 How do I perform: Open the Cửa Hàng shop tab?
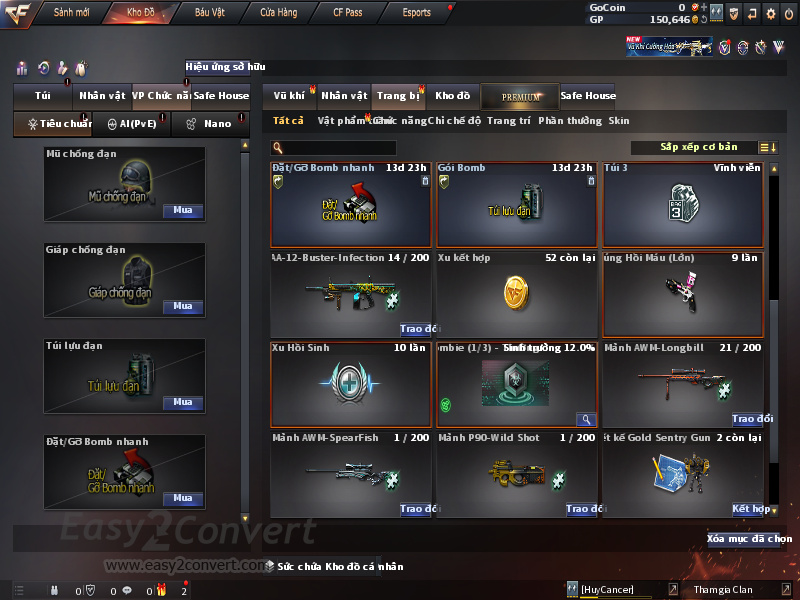278,13
